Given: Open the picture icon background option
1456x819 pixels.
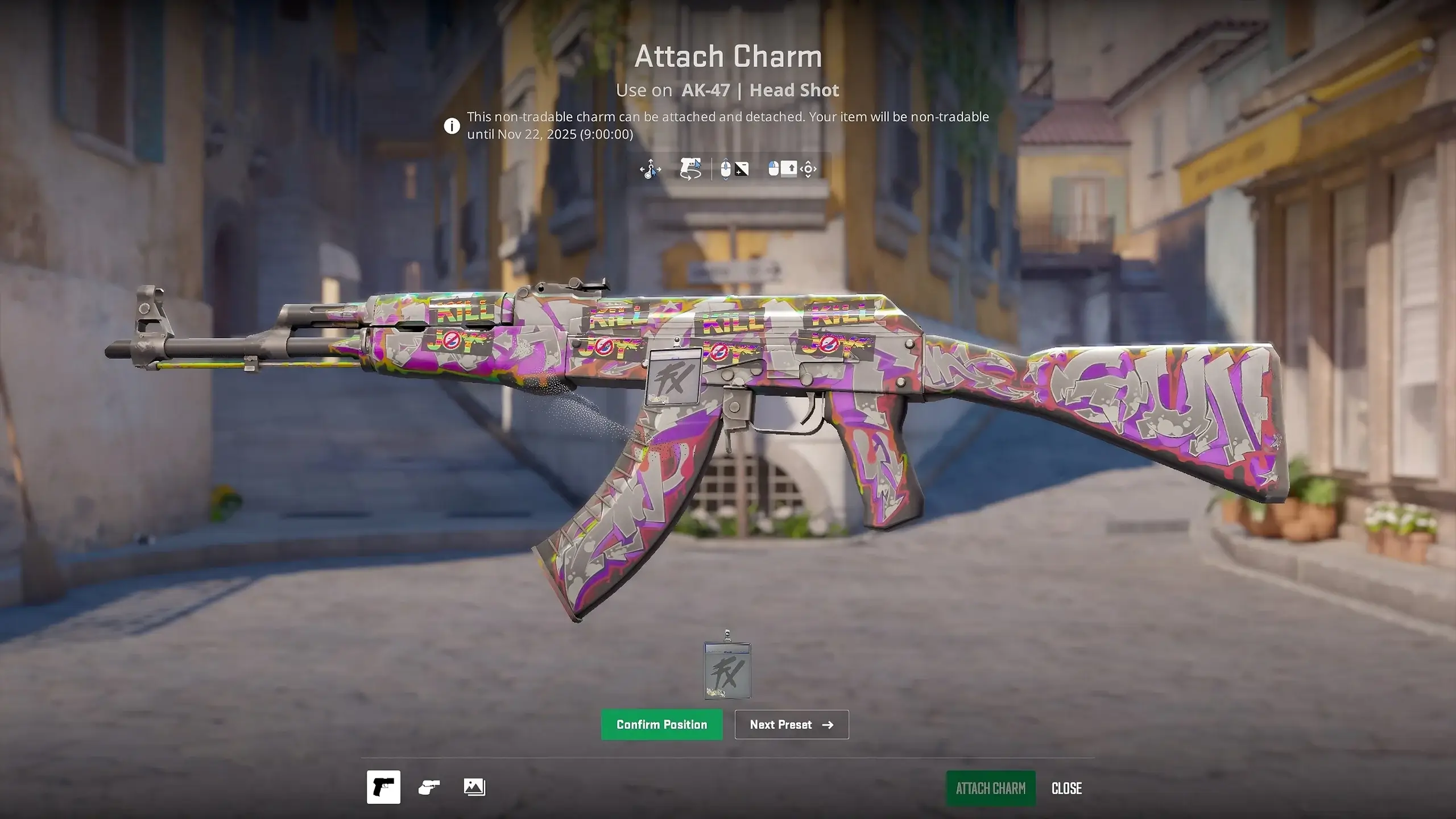Looking at the screenshot, I should 474,787.
